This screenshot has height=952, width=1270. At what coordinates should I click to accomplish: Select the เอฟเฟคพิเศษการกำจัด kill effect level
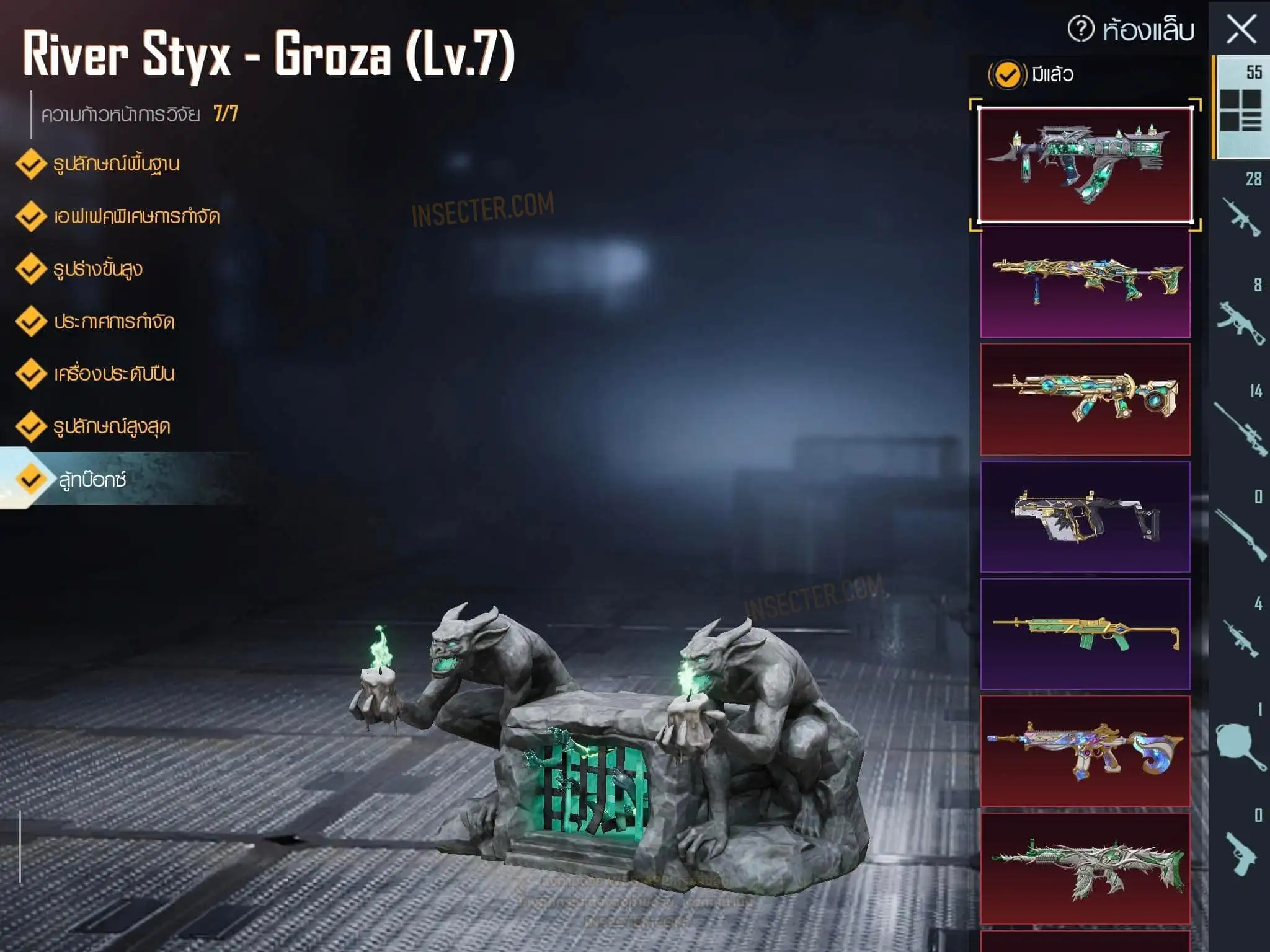pyautogui.click(x=136, y=216)
